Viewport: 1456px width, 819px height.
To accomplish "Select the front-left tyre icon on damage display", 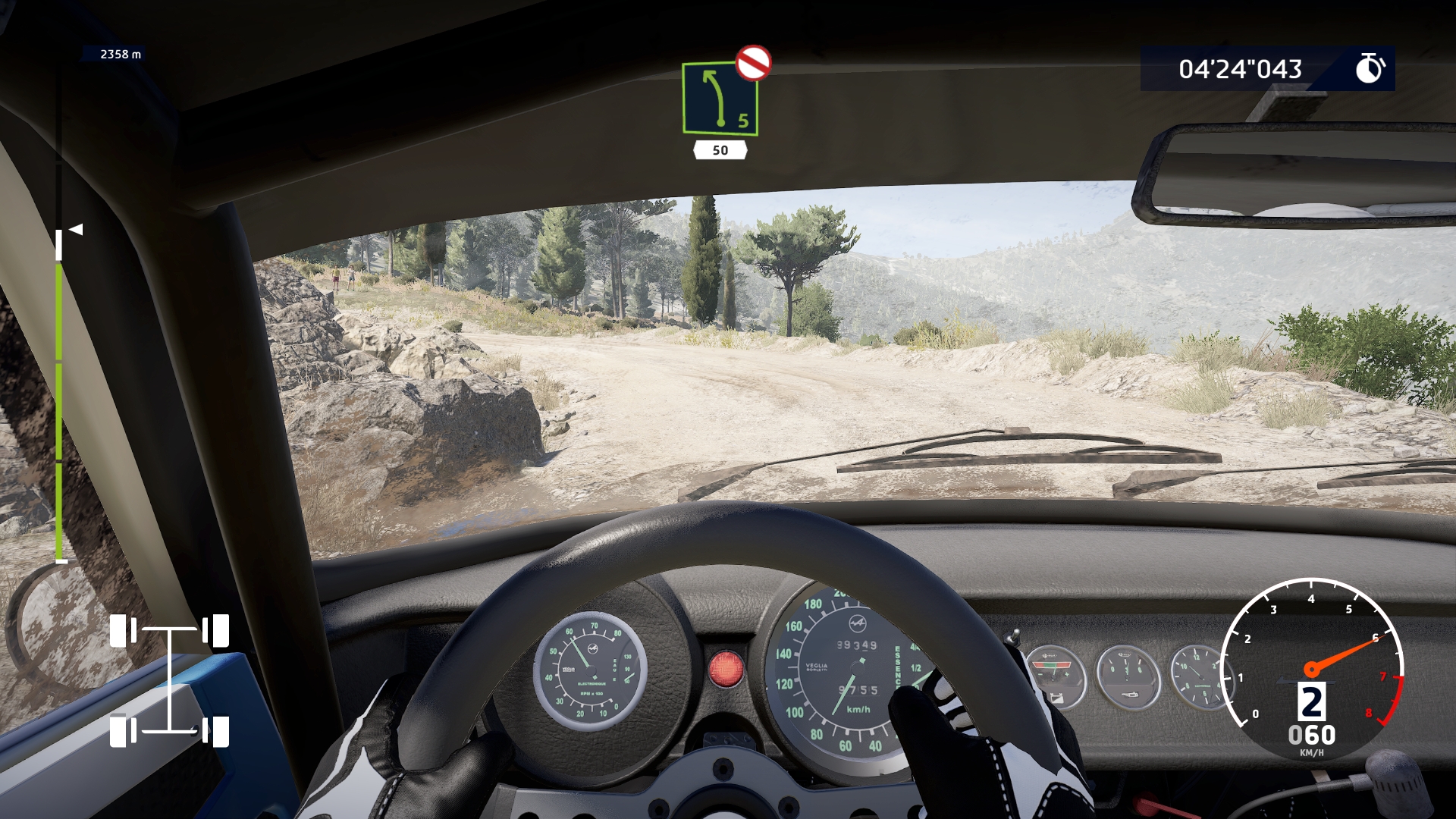I will pyautogui.click(x=118, y=629).
